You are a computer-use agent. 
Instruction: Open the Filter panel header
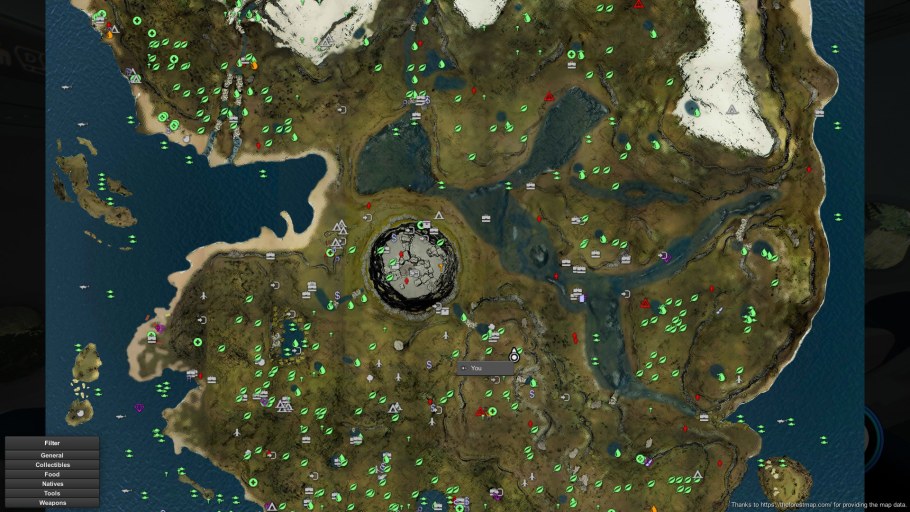tap(52, 442)
